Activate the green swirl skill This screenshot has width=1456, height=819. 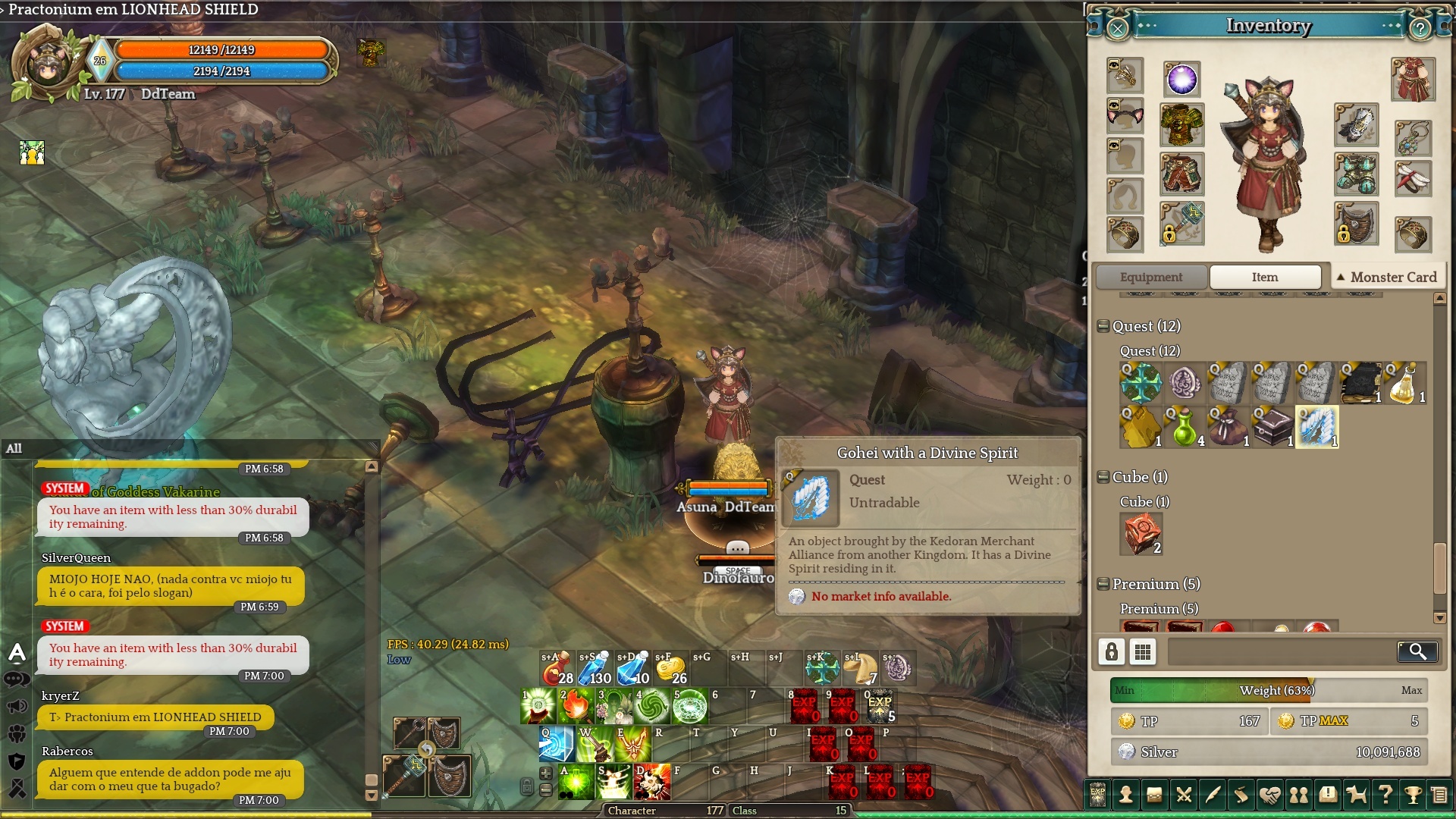pyautogui.click(x=651, y=706)
